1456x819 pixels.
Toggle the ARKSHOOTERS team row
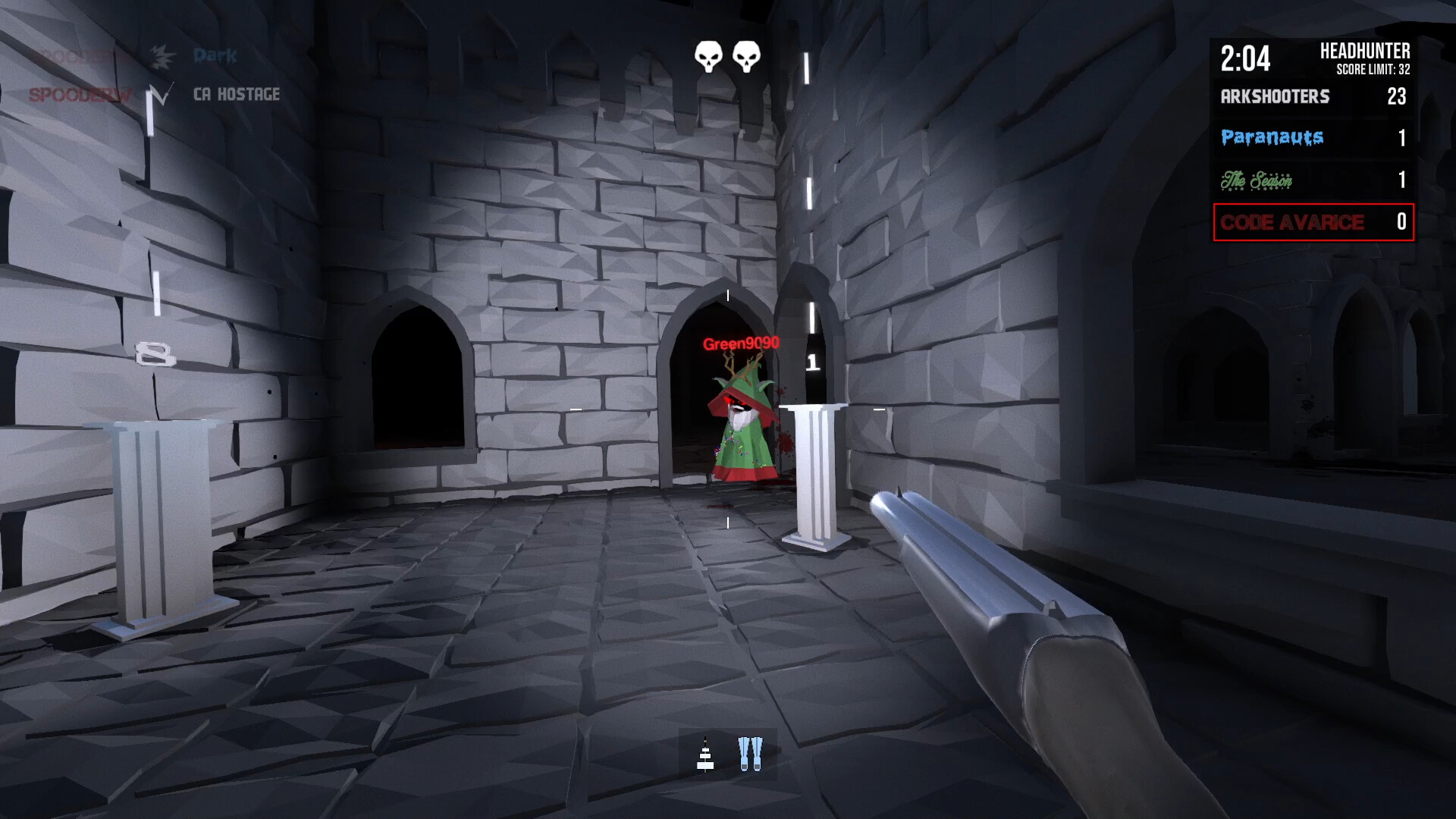[1312, 97]
